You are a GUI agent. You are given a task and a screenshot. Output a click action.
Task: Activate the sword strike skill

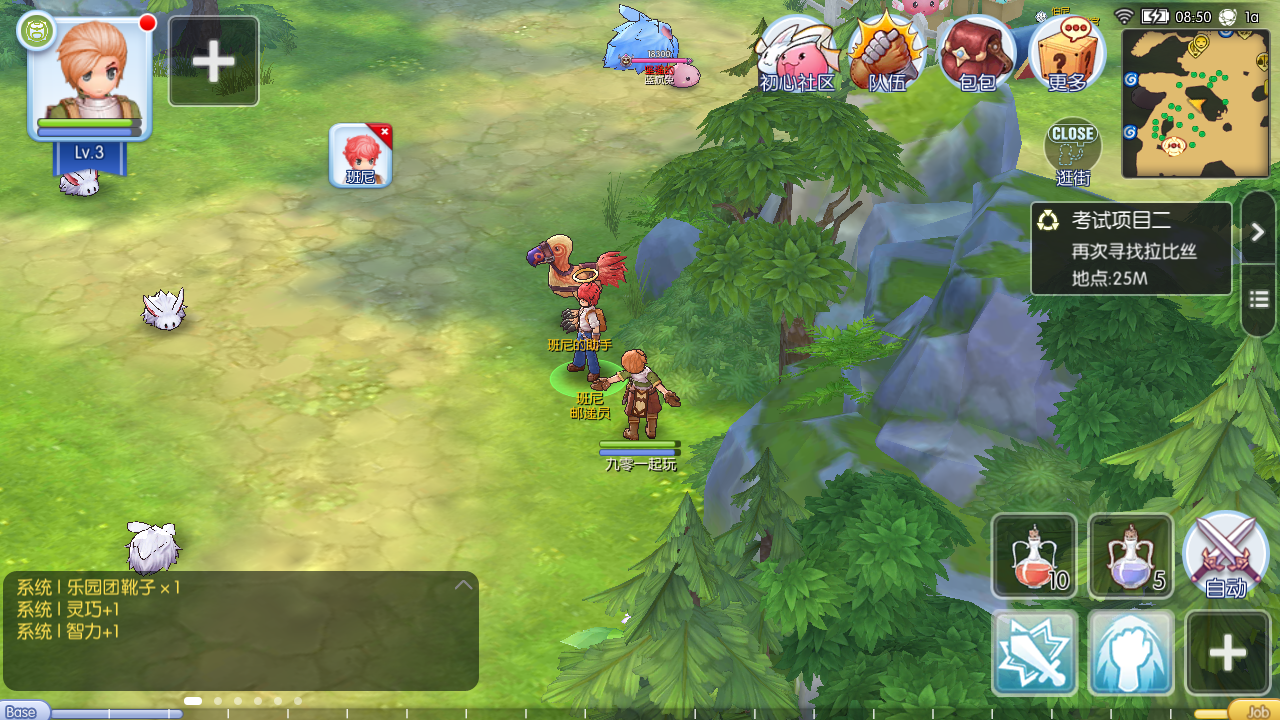tap(1034, 653)
